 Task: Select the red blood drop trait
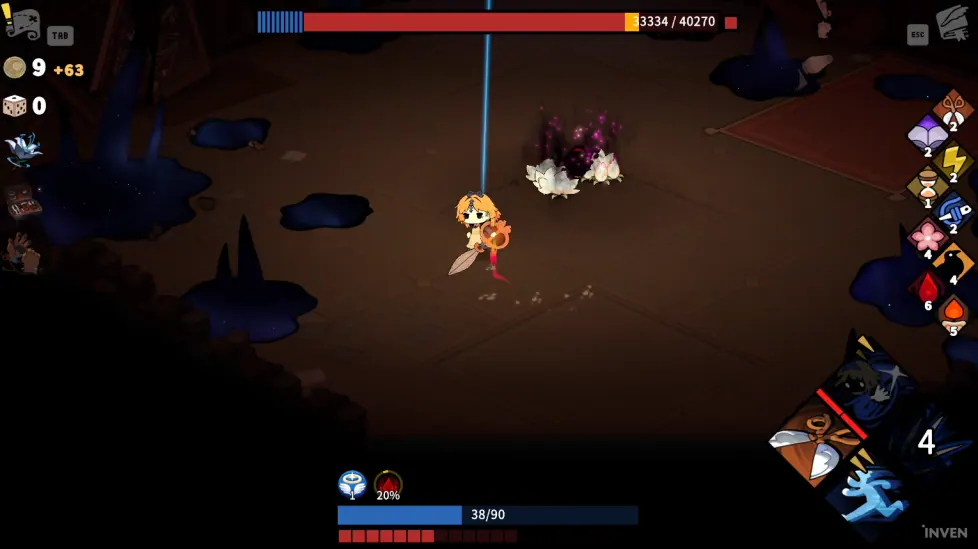point(927,289)
